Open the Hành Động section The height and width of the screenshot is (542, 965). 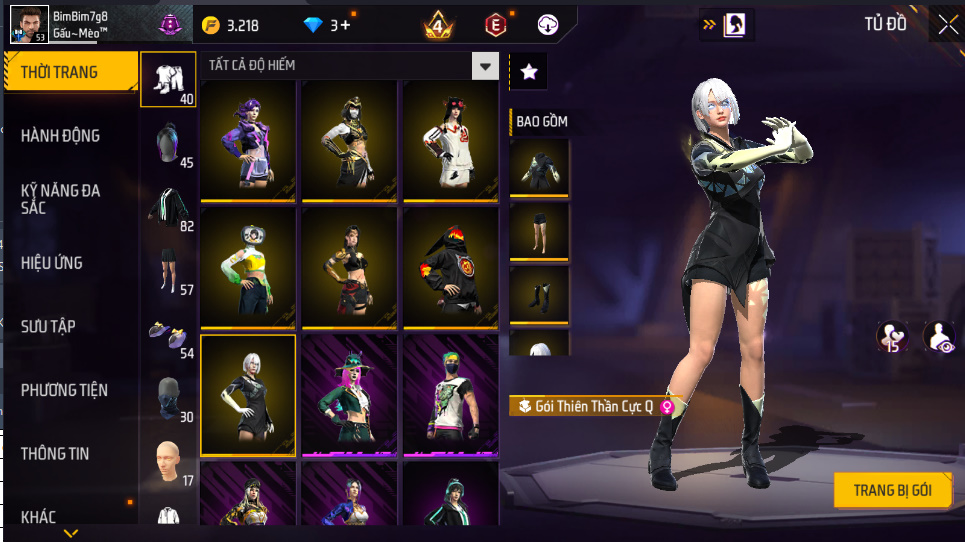coord(62,136)
